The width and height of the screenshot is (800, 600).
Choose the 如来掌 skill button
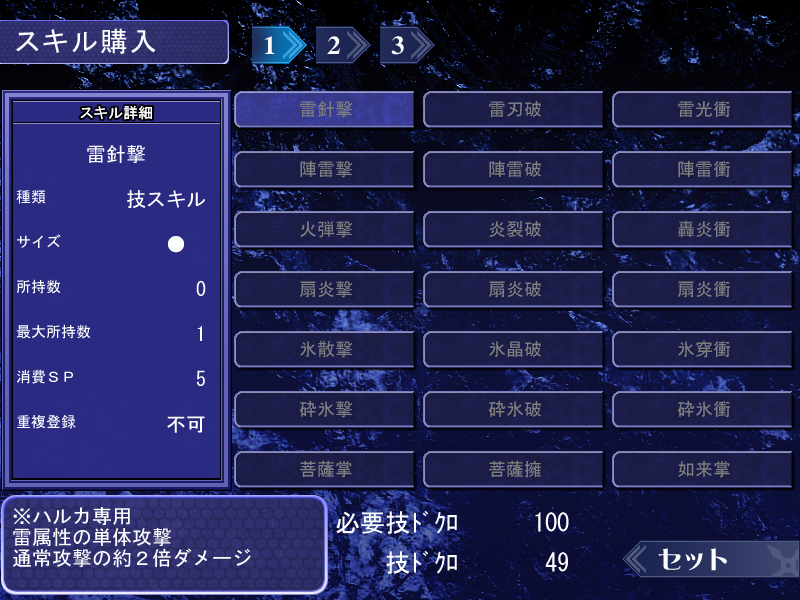point(703,468)
